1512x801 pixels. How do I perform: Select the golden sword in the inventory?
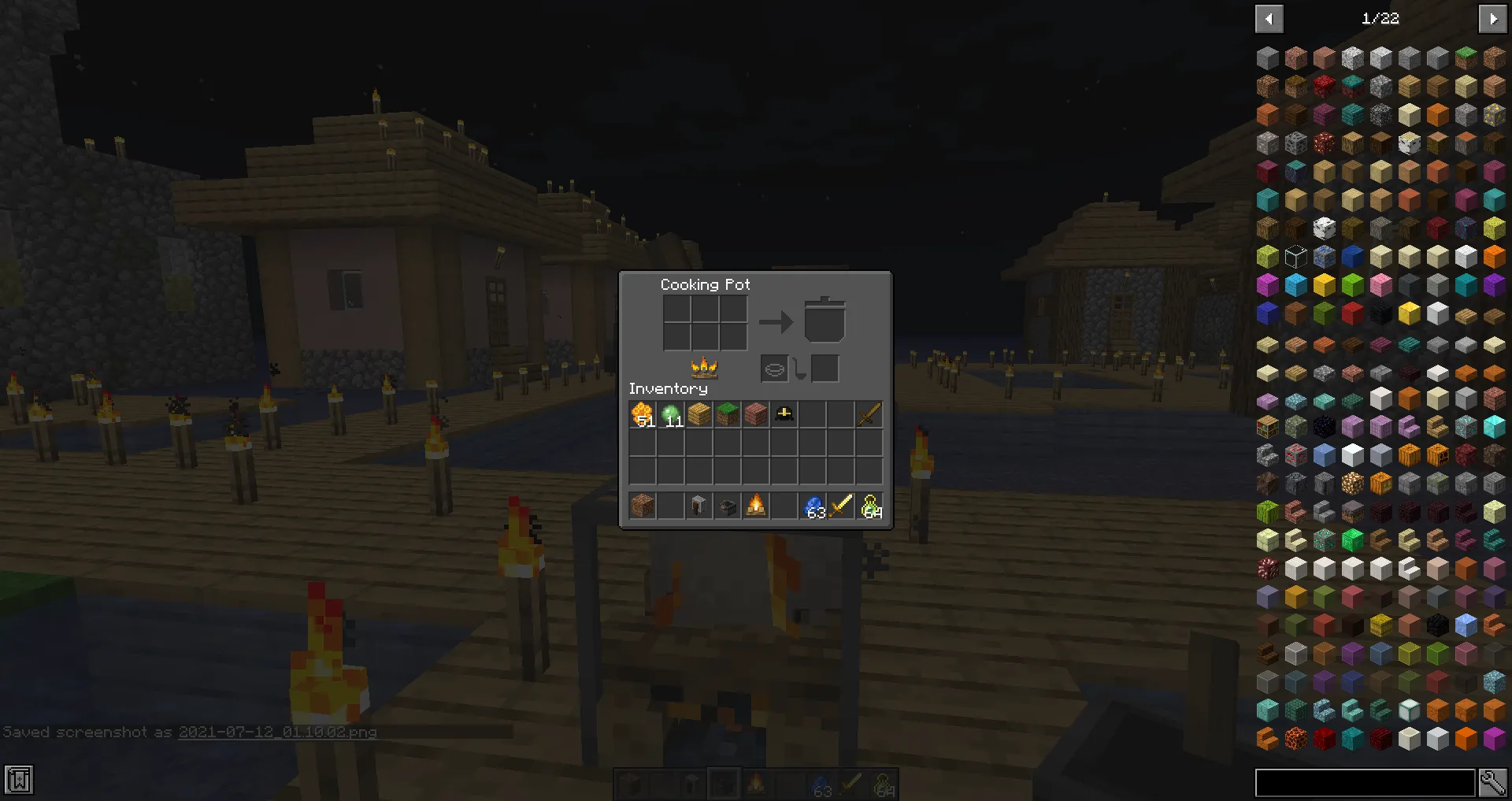pyautogui.click(x=869, y=414)
